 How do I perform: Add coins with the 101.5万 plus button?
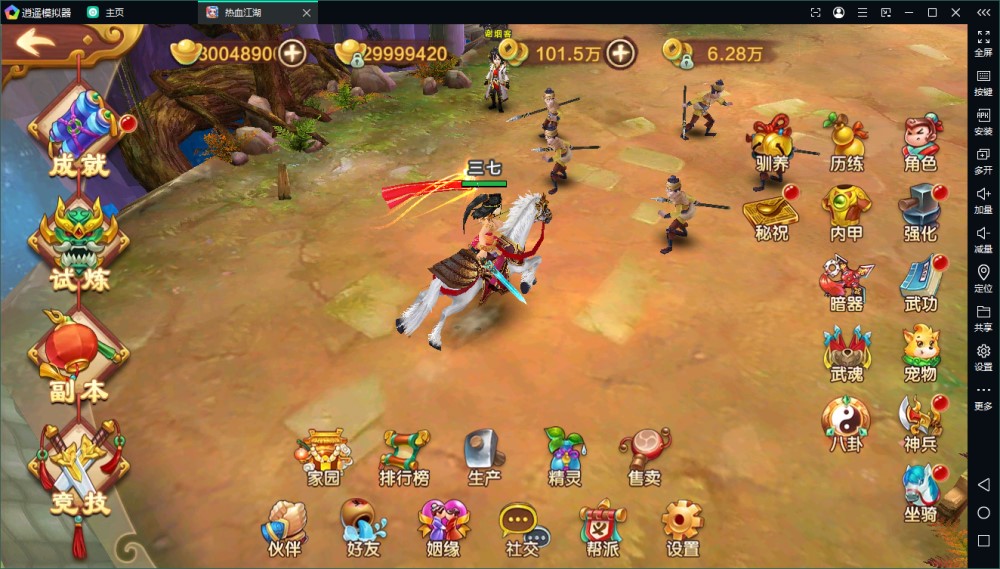click(x=621, y=53)
